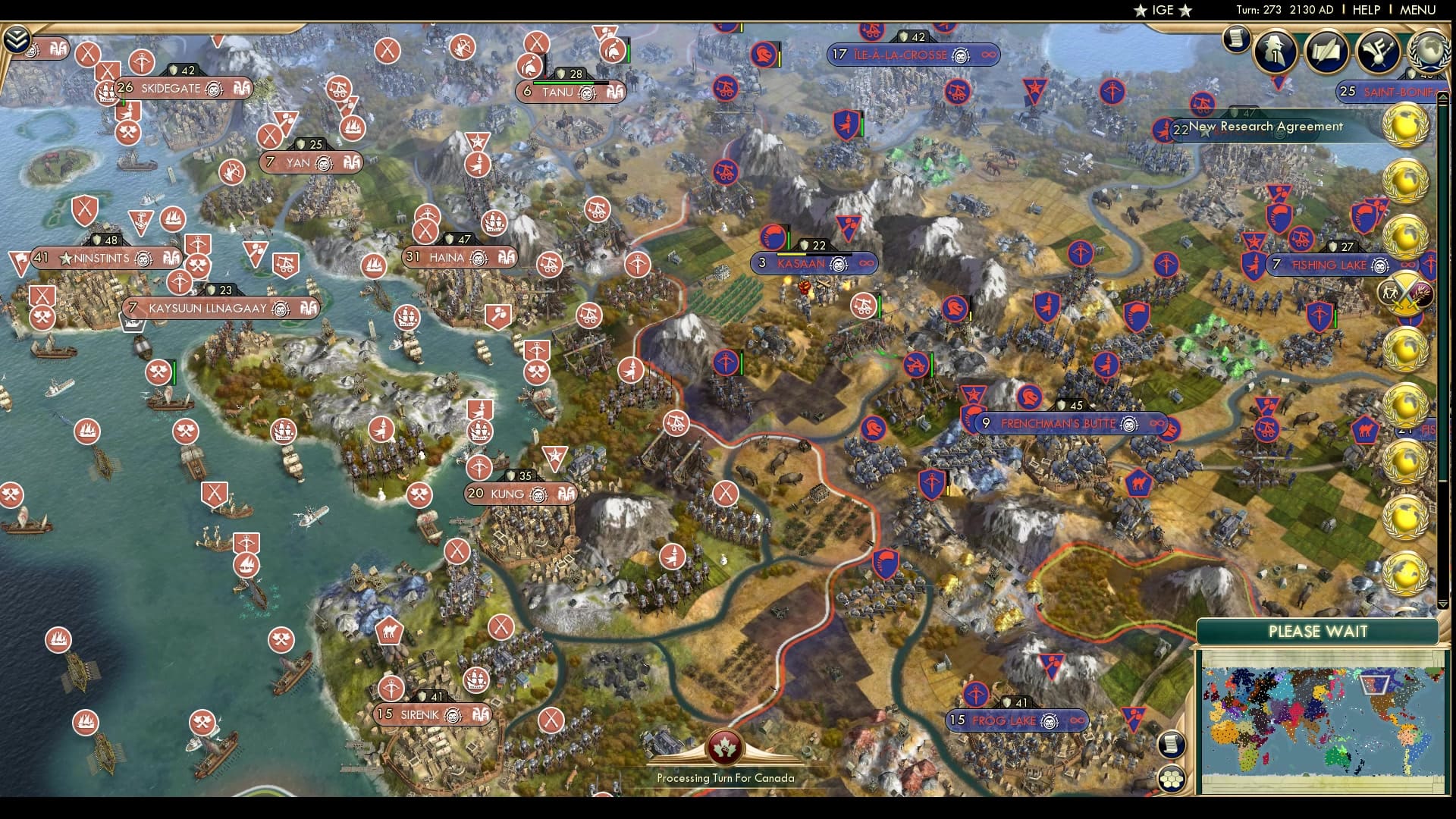Click the crossed-swords combat notification on the right
The height and width of the screenshot is (819, 1456).
pos(1404,292)
